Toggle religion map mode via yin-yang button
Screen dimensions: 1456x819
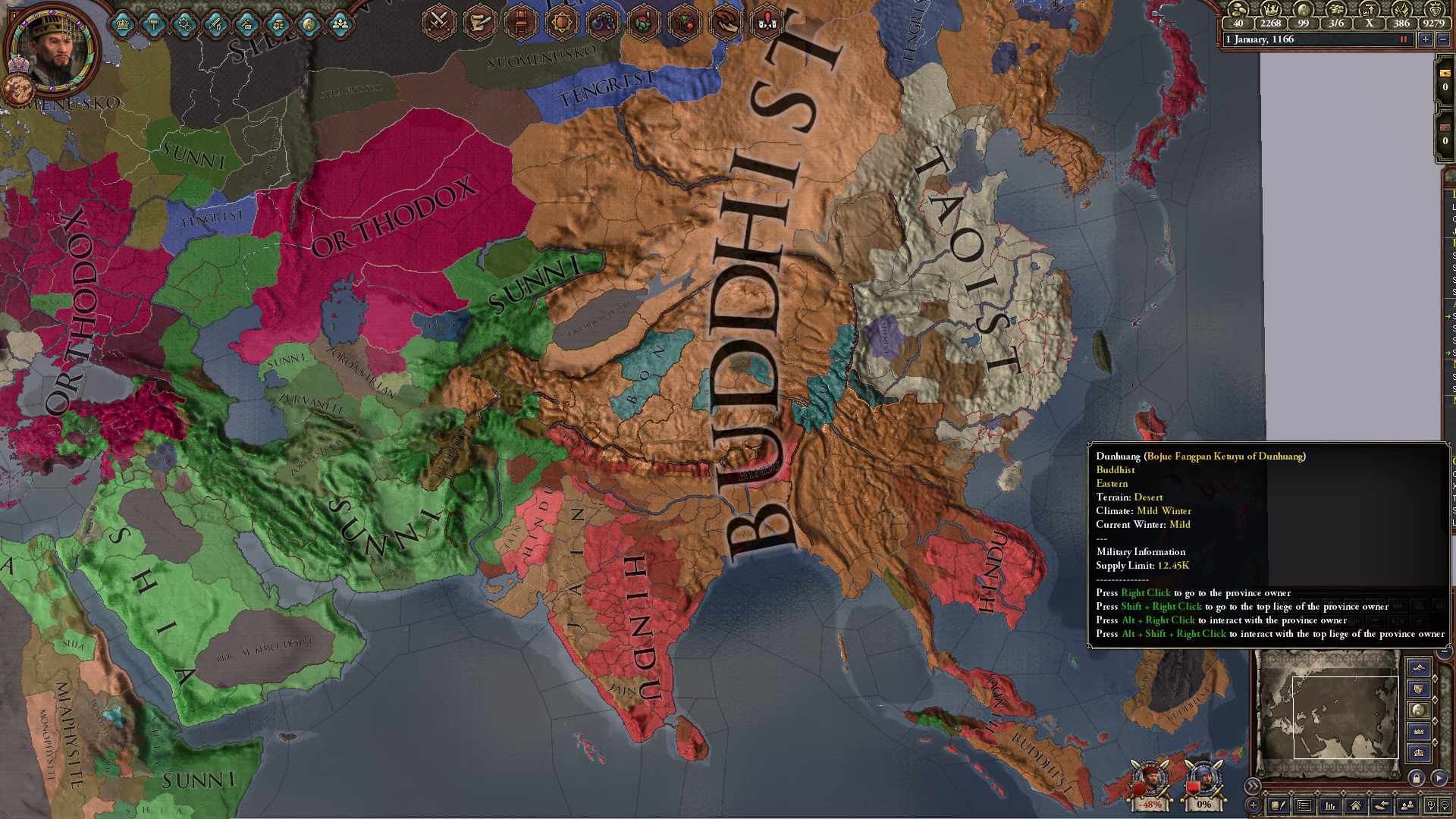click(x=1419, y=711)
